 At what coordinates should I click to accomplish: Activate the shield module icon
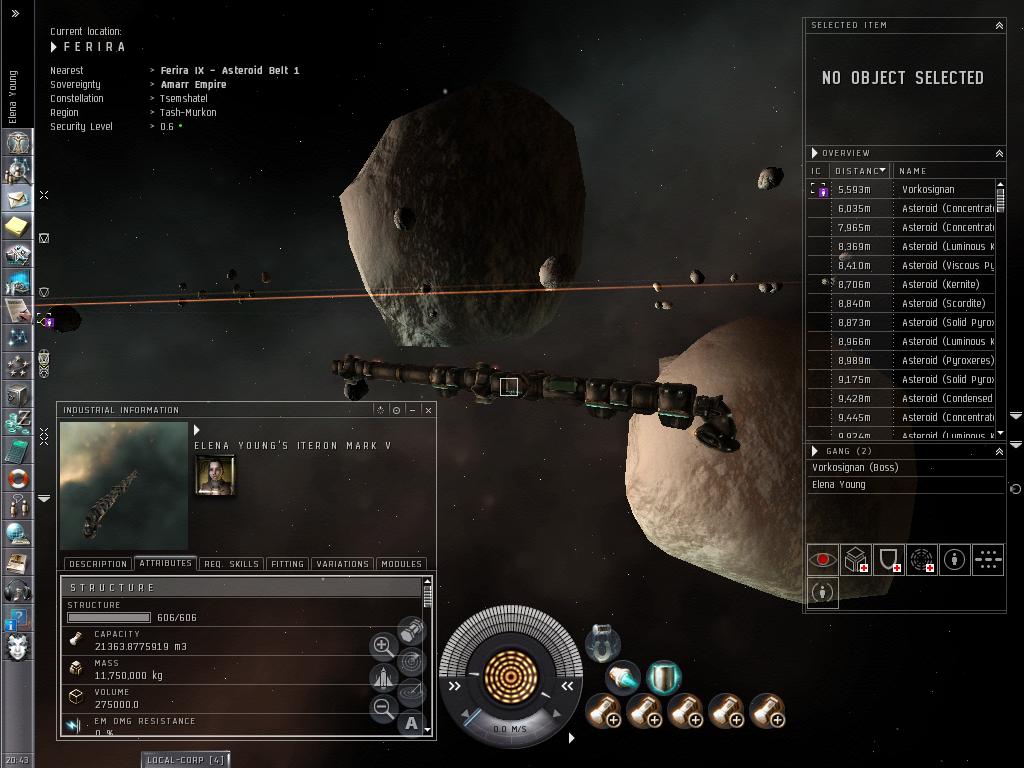click(x=663, y=677)
